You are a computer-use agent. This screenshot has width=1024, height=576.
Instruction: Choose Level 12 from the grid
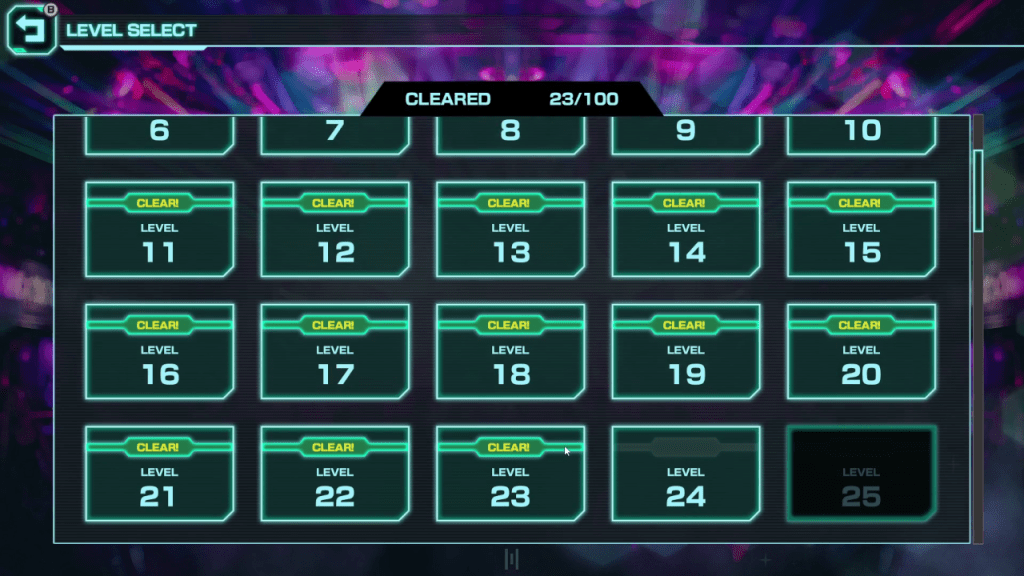coord(335,230)
